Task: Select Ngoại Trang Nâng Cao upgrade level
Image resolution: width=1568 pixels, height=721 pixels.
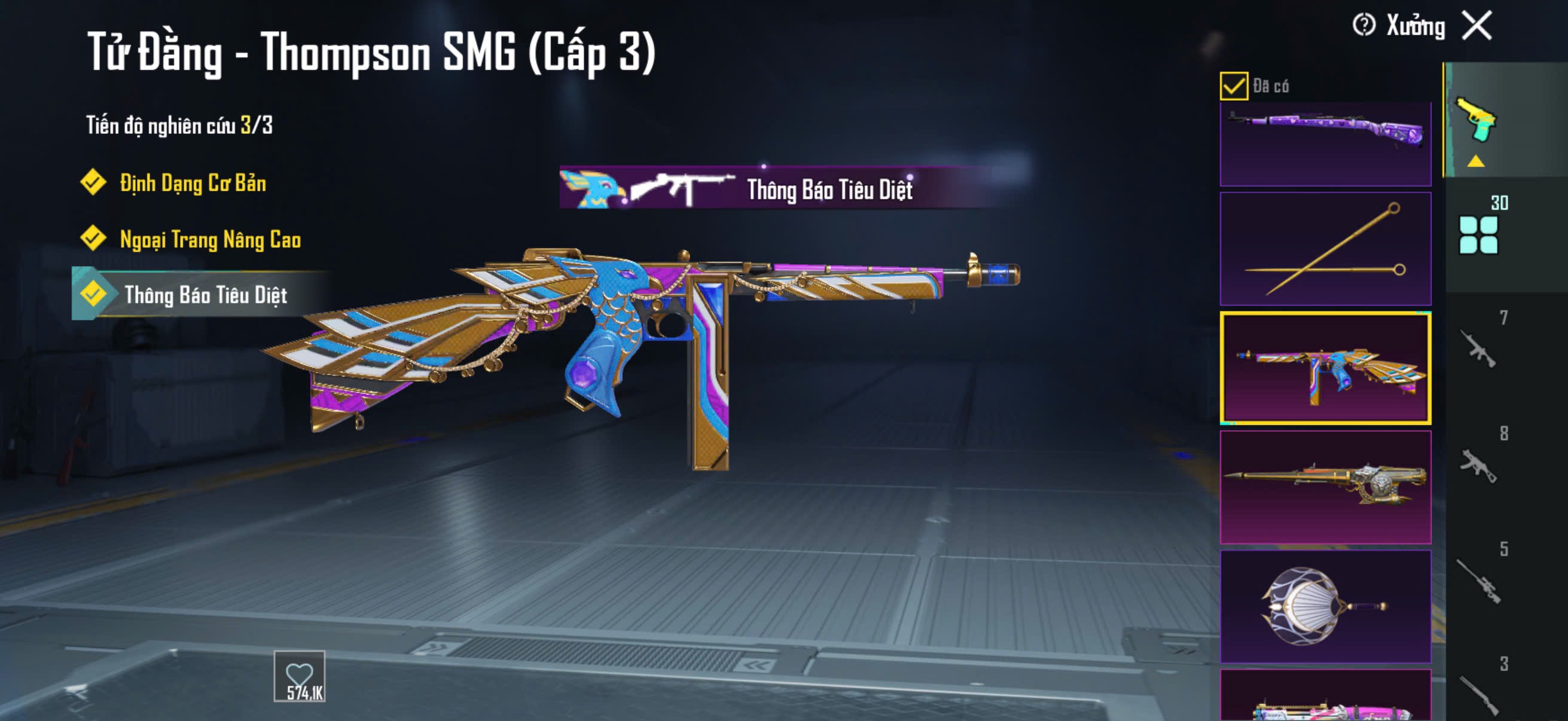Action: [209, 239]
